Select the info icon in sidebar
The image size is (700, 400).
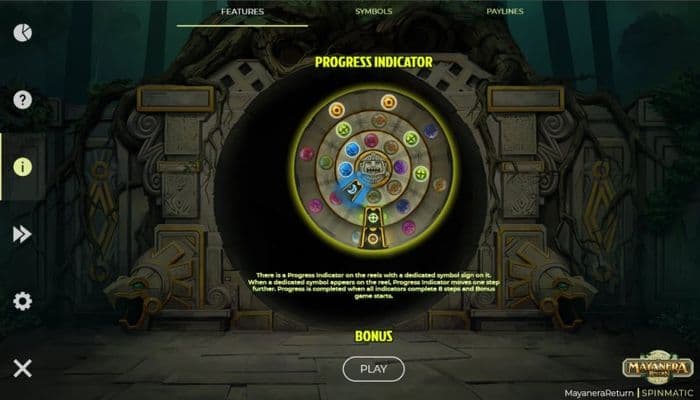22,166
